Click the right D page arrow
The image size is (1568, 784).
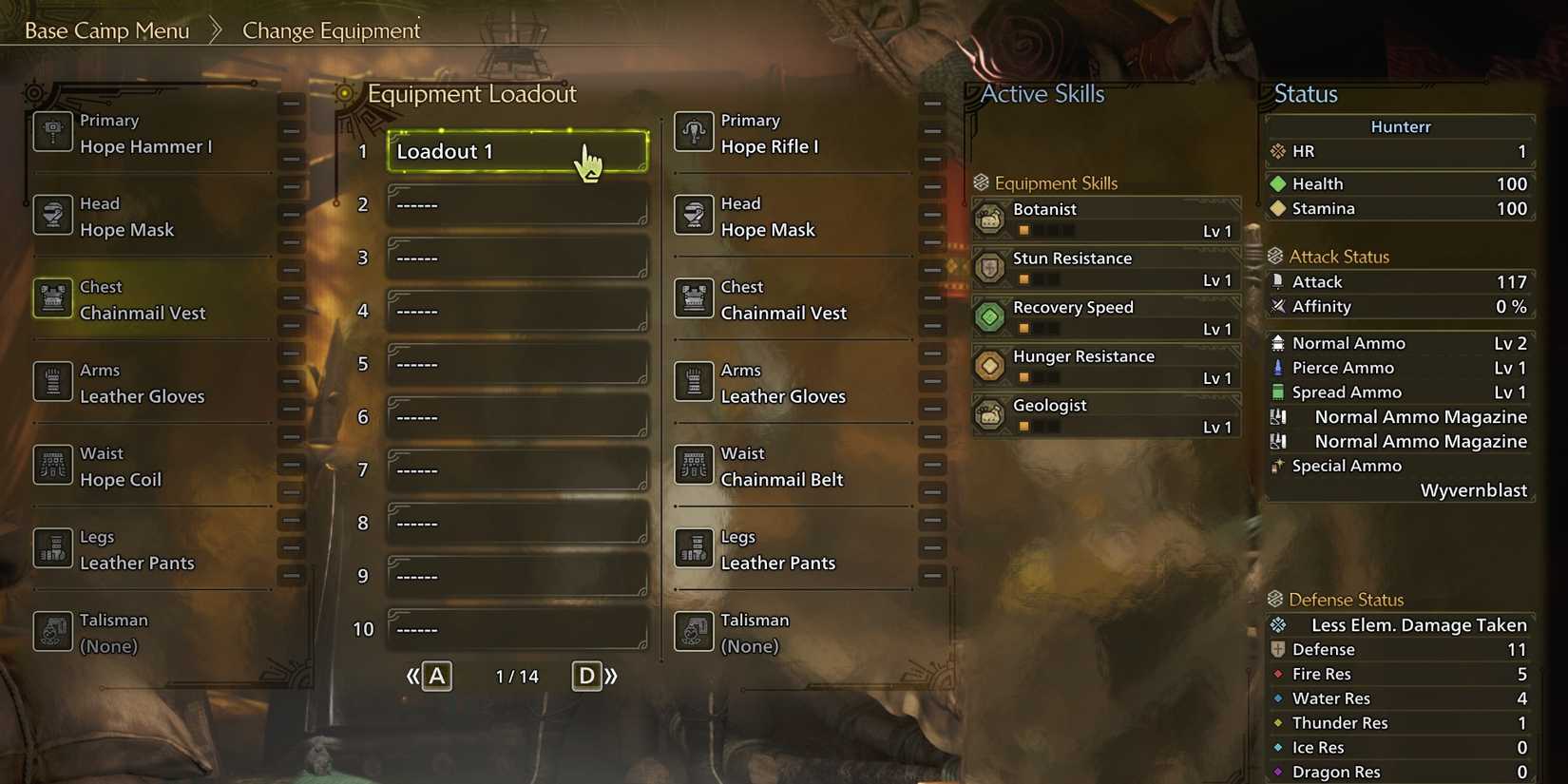pos(586,676)
